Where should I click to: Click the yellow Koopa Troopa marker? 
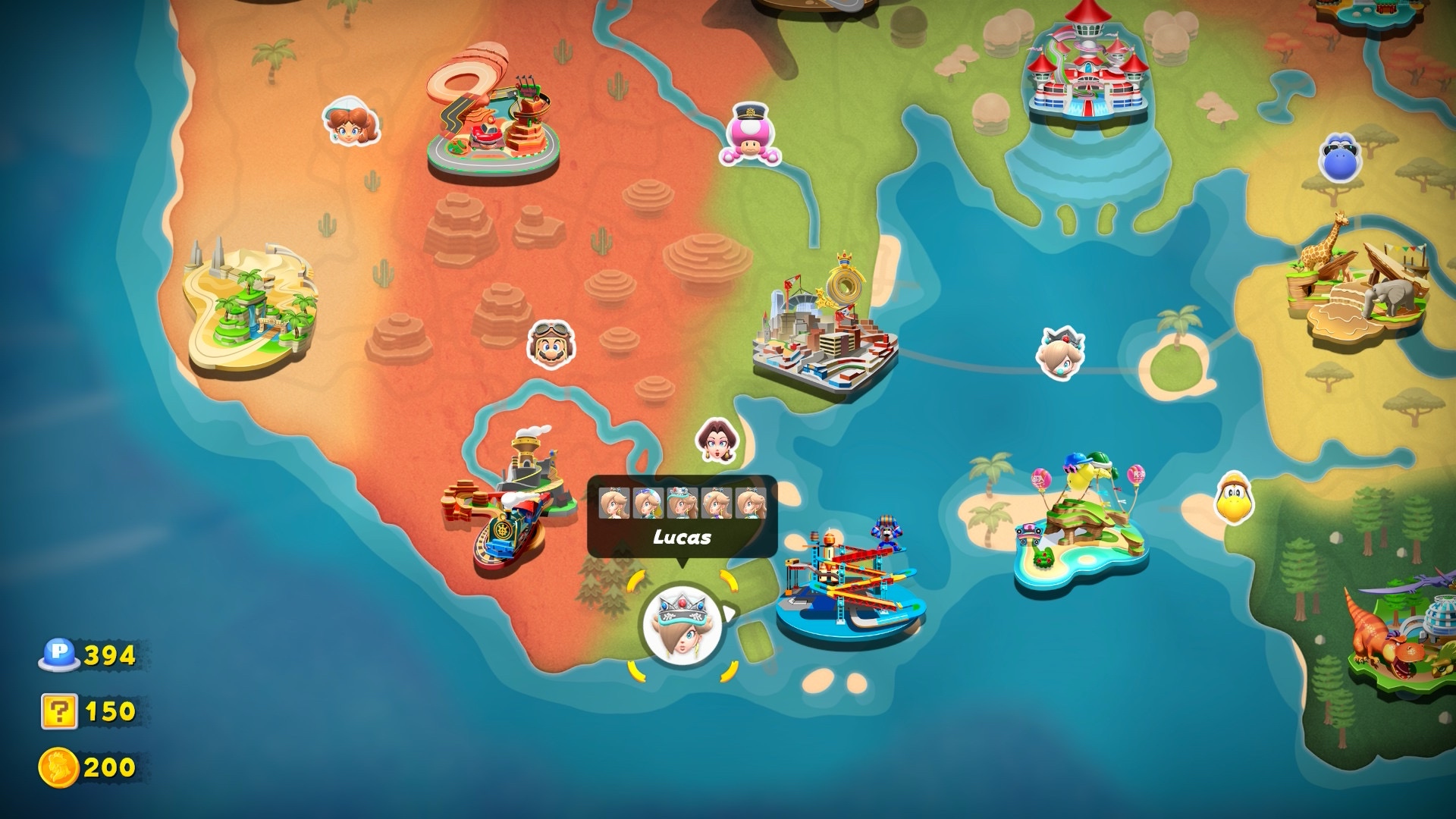click(1235, 498)
